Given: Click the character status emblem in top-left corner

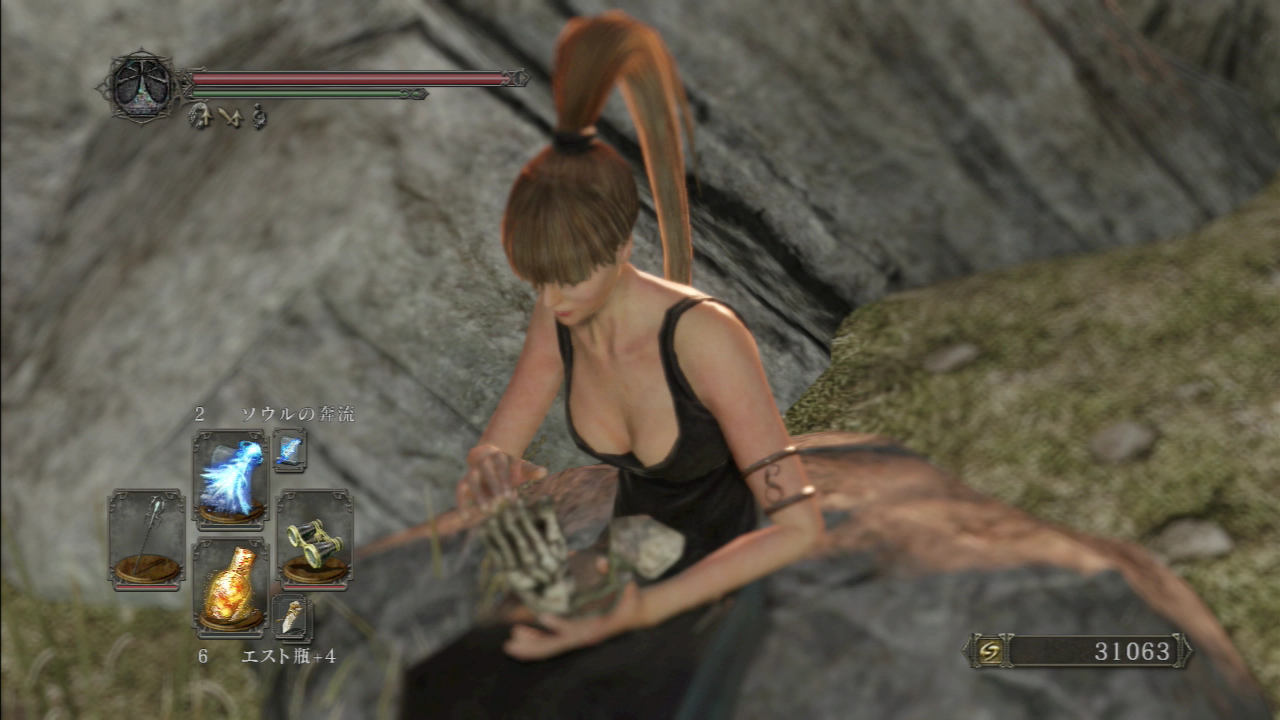Looking at the screenshot, I should click(143, 84).
